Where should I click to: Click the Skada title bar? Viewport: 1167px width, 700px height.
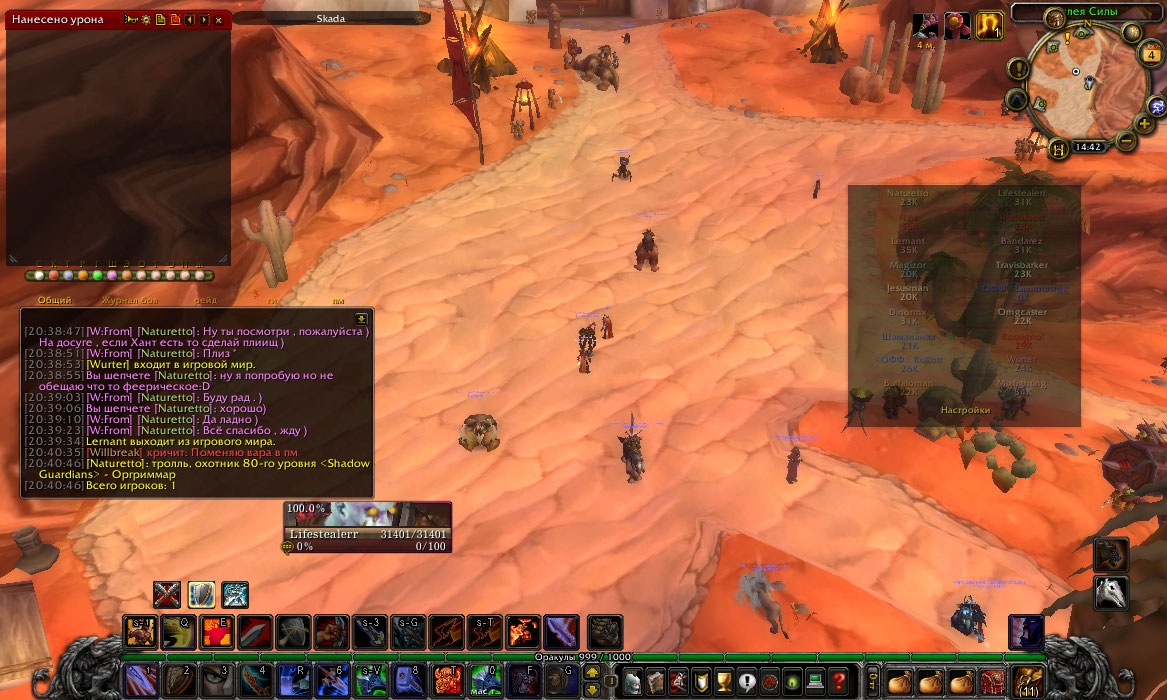(331, 18)
